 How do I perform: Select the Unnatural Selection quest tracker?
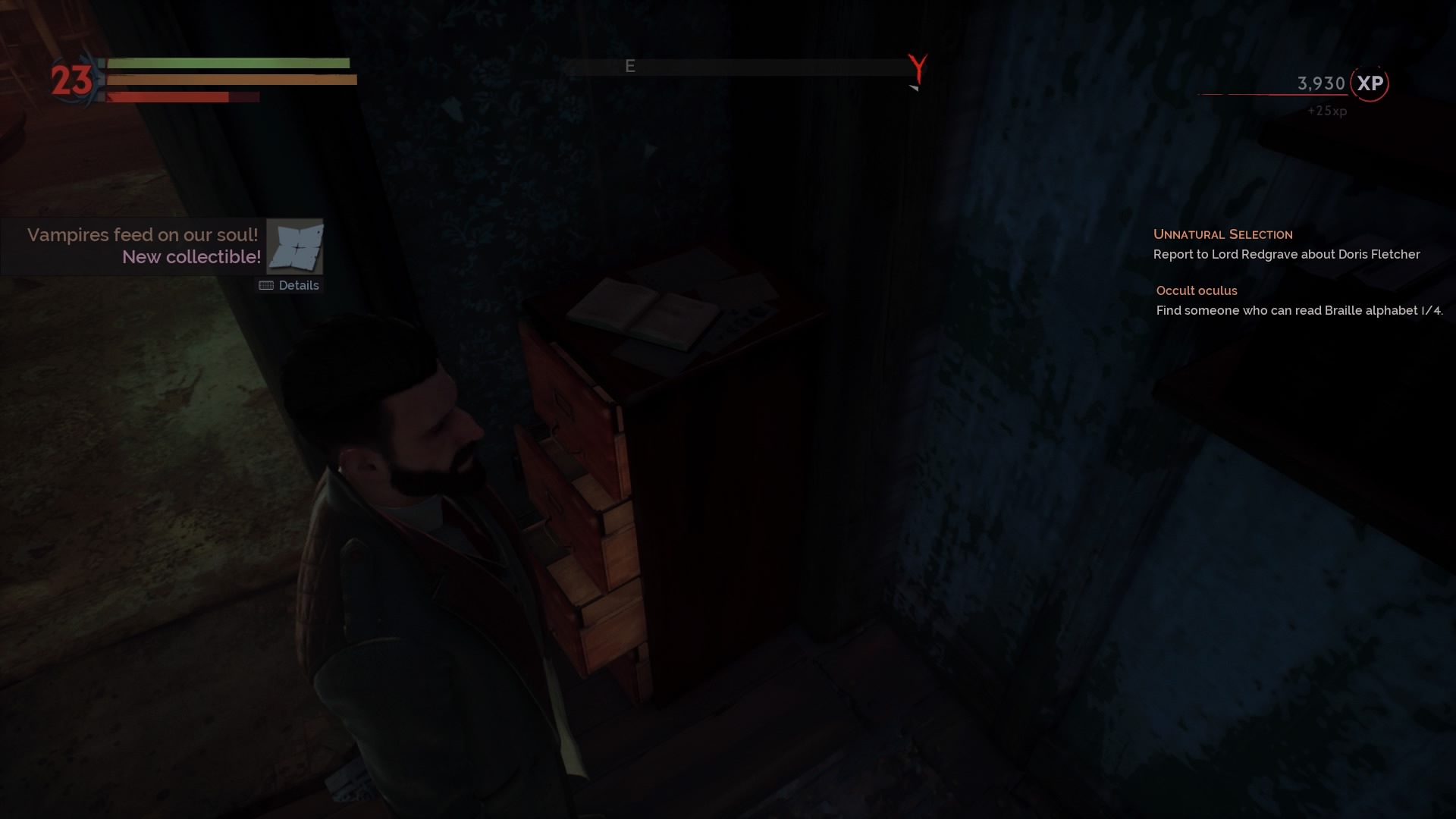[x=1222, y=234]
